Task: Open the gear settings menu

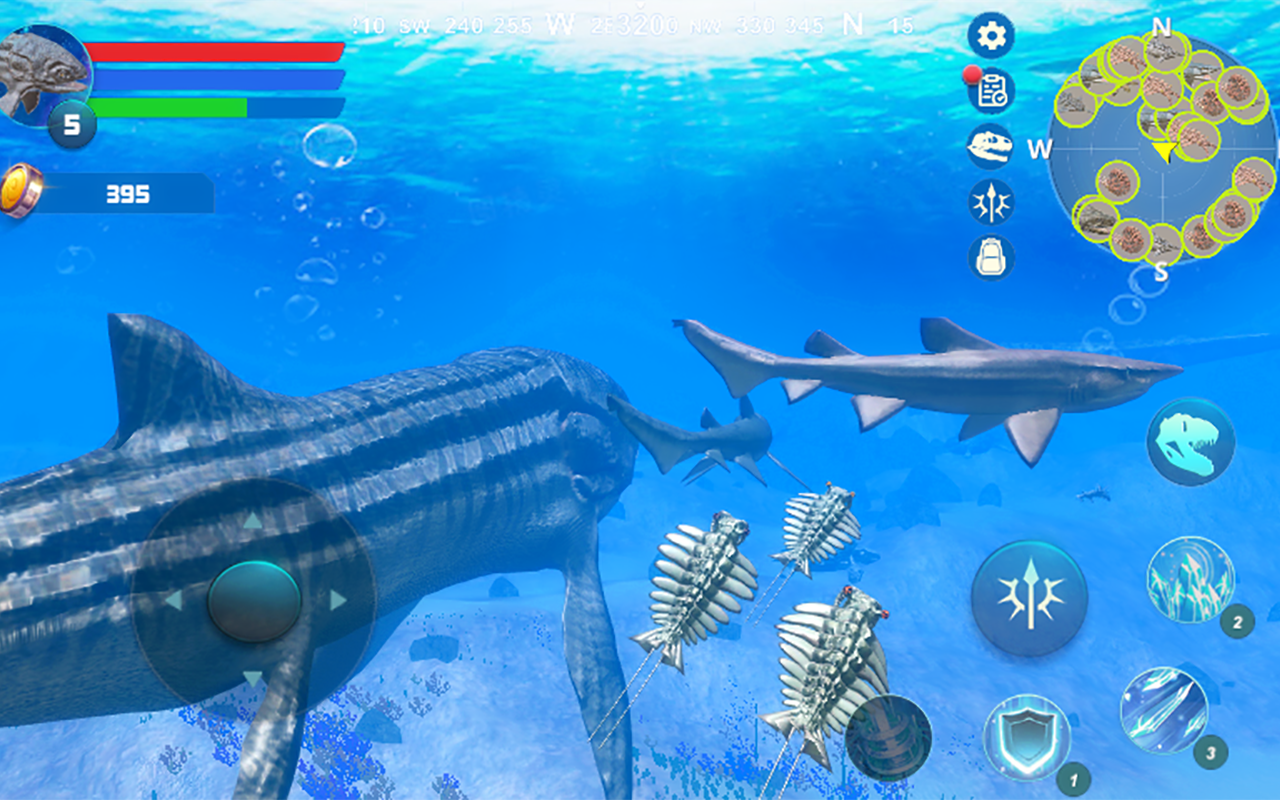Action: pyautogui.click(x=991, y=37)
